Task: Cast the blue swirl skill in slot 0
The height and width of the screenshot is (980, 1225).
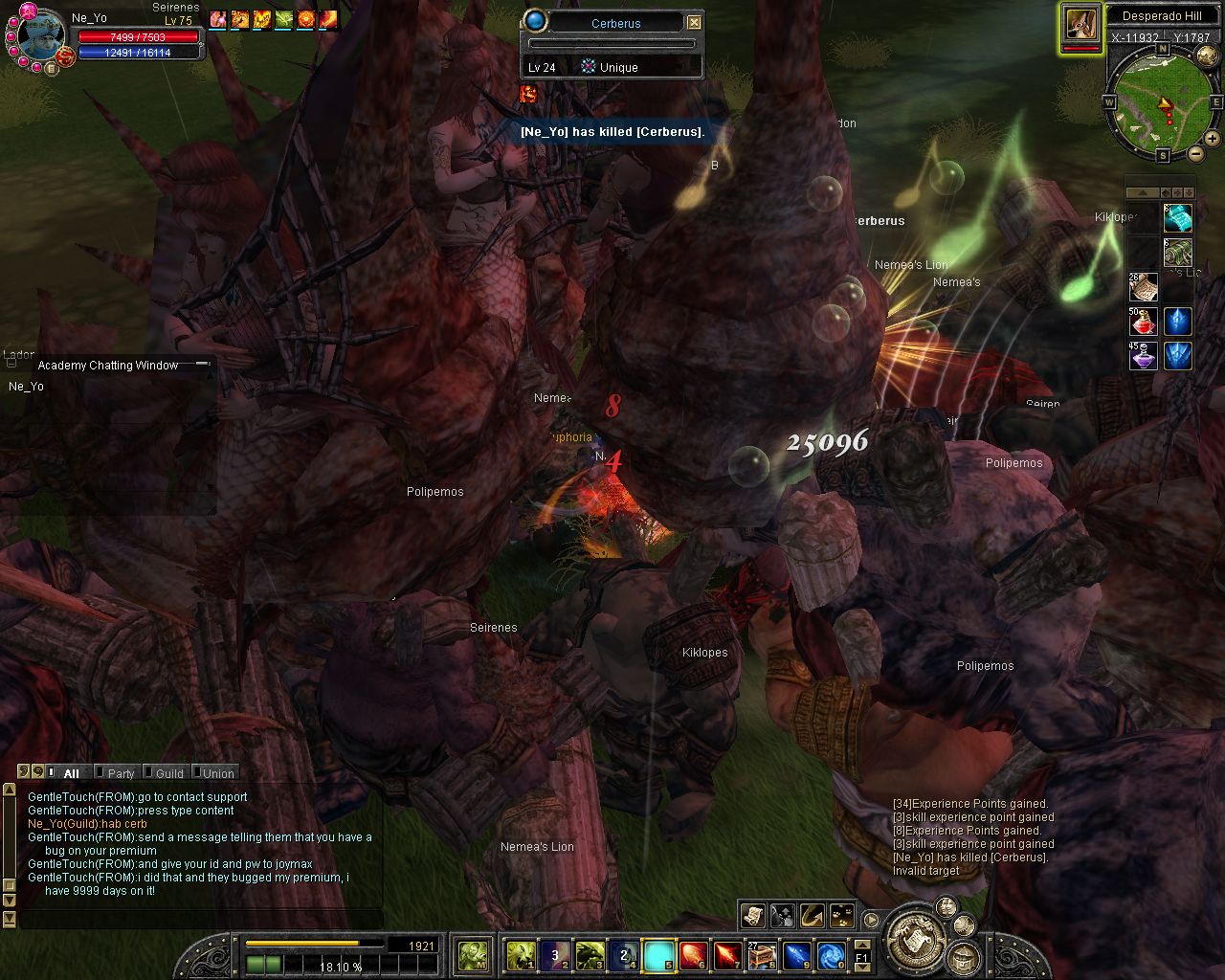Action: pos(831,955)
